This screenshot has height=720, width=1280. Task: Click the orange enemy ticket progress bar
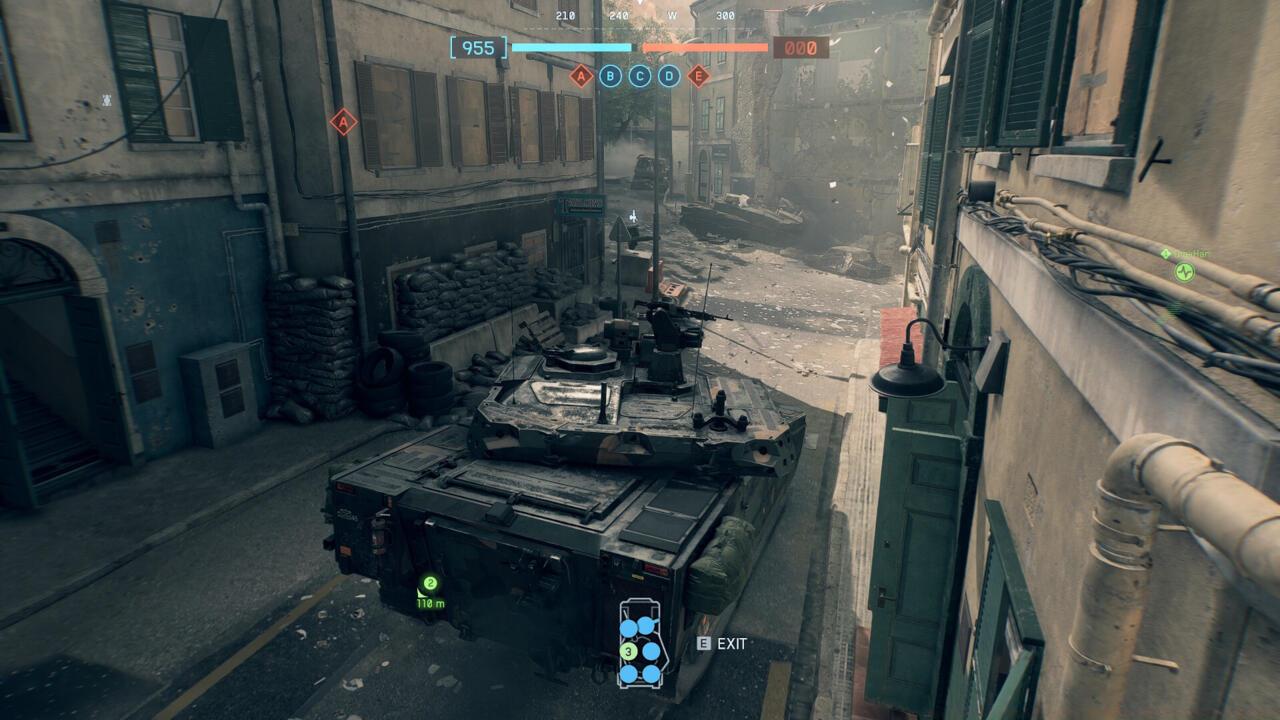pos(706,46)
